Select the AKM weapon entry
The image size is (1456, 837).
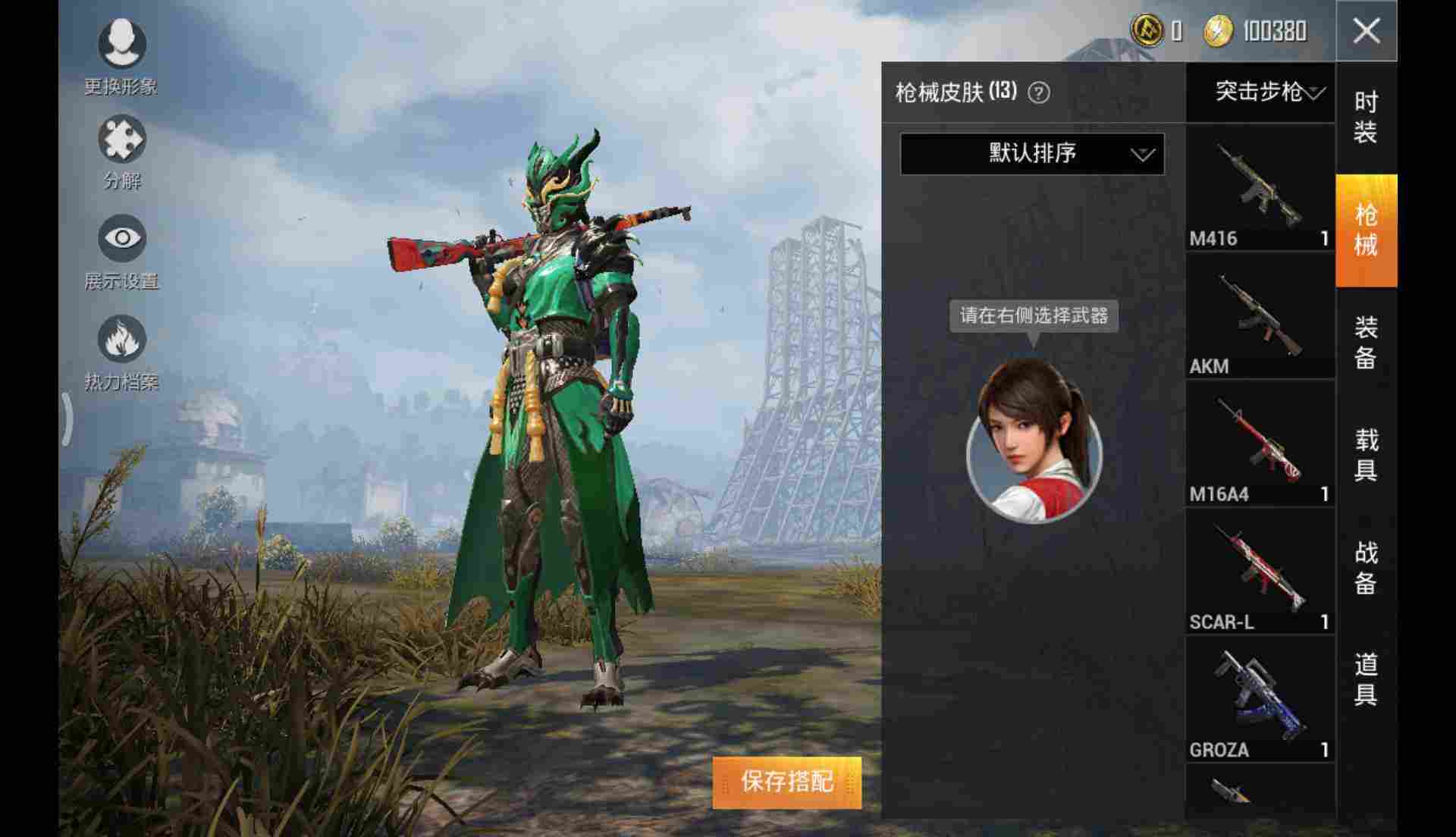[x=1259, y=315]
